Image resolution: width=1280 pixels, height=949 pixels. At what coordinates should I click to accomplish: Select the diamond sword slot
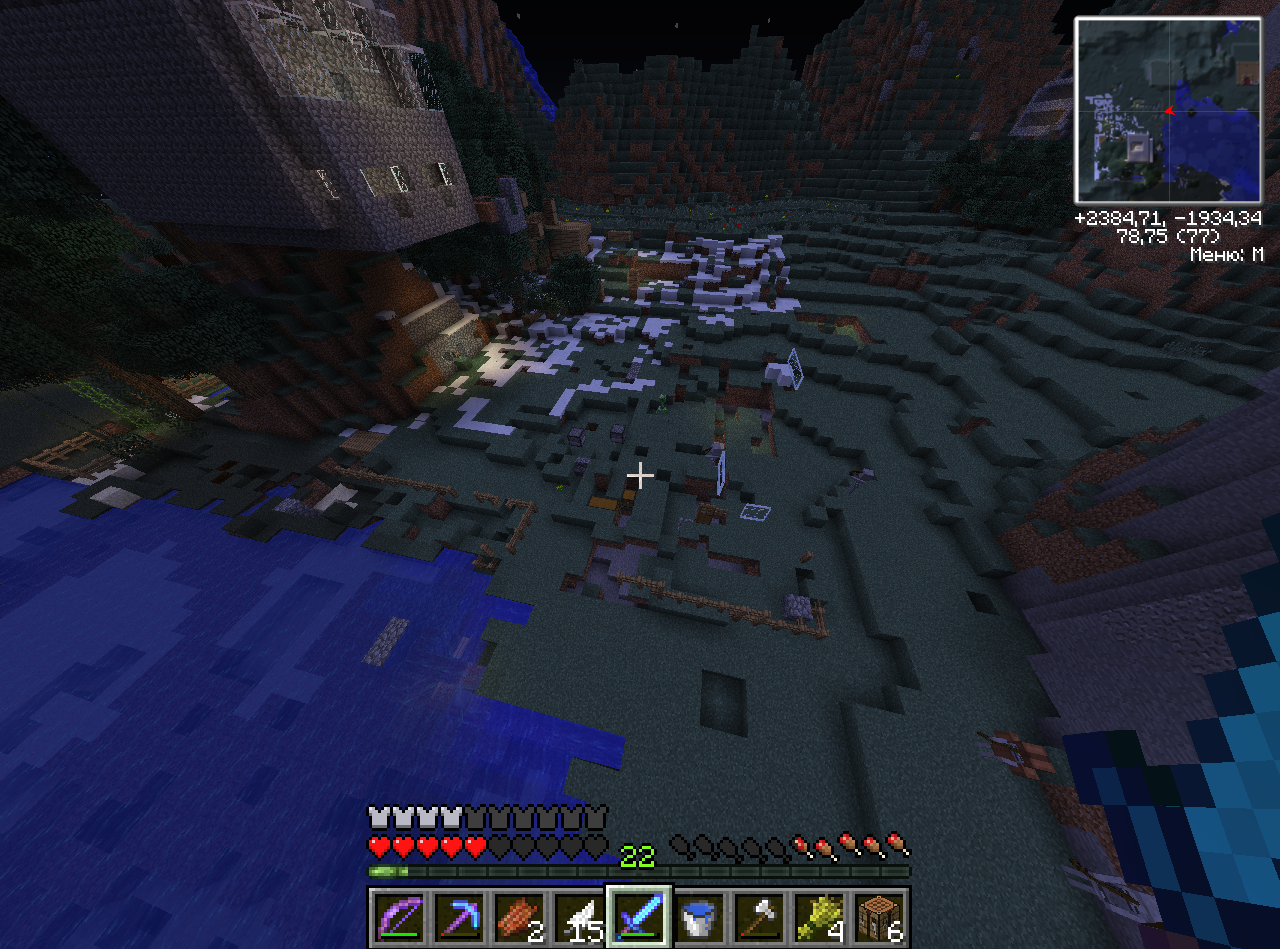pyautogui.click(x=639, y=916)
